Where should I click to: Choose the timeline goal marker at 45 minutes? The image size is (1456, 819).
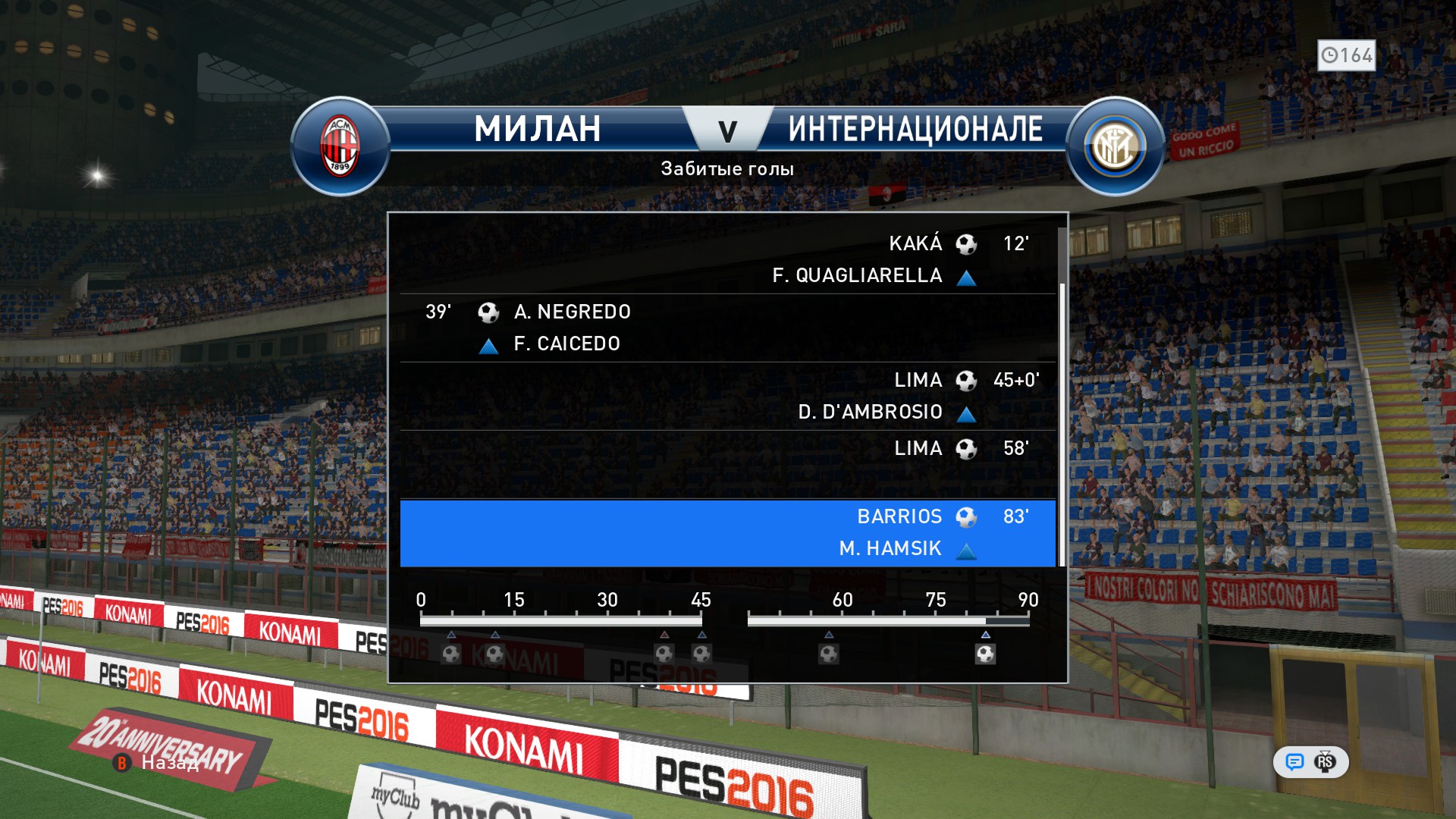point(701,654)
